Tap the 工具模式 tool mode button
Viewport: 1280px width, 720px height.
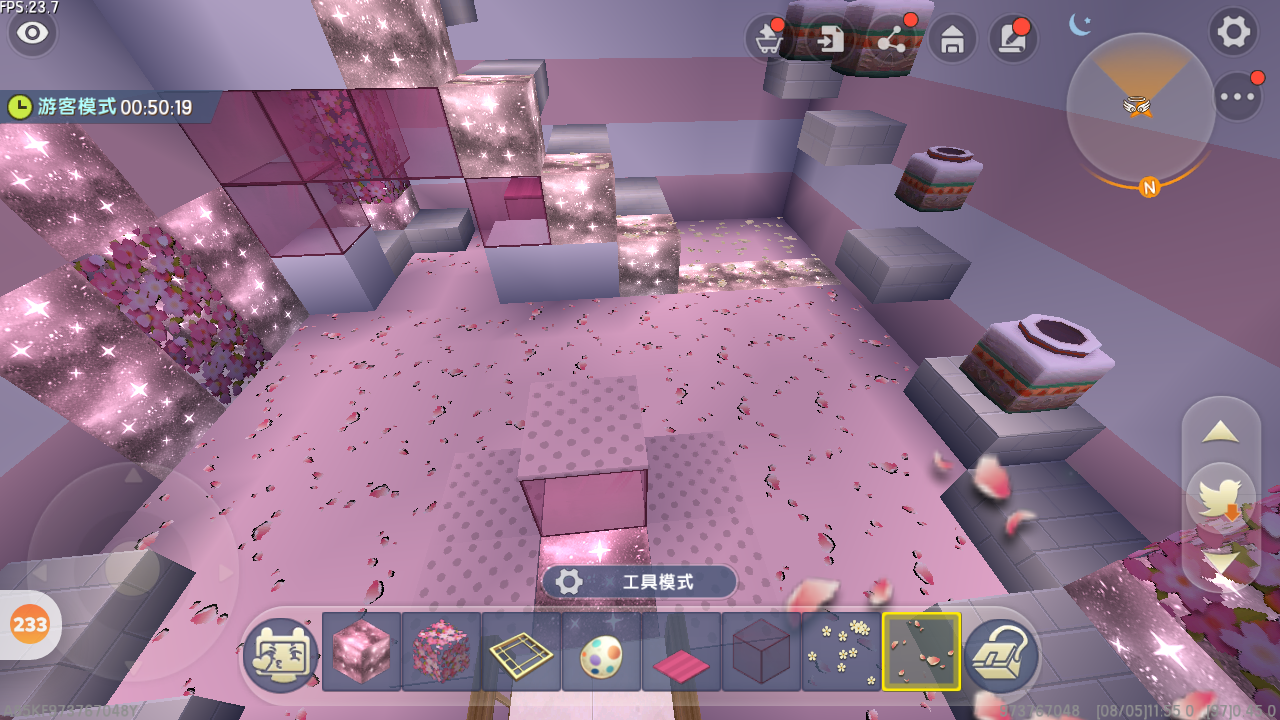click(640, 582)
